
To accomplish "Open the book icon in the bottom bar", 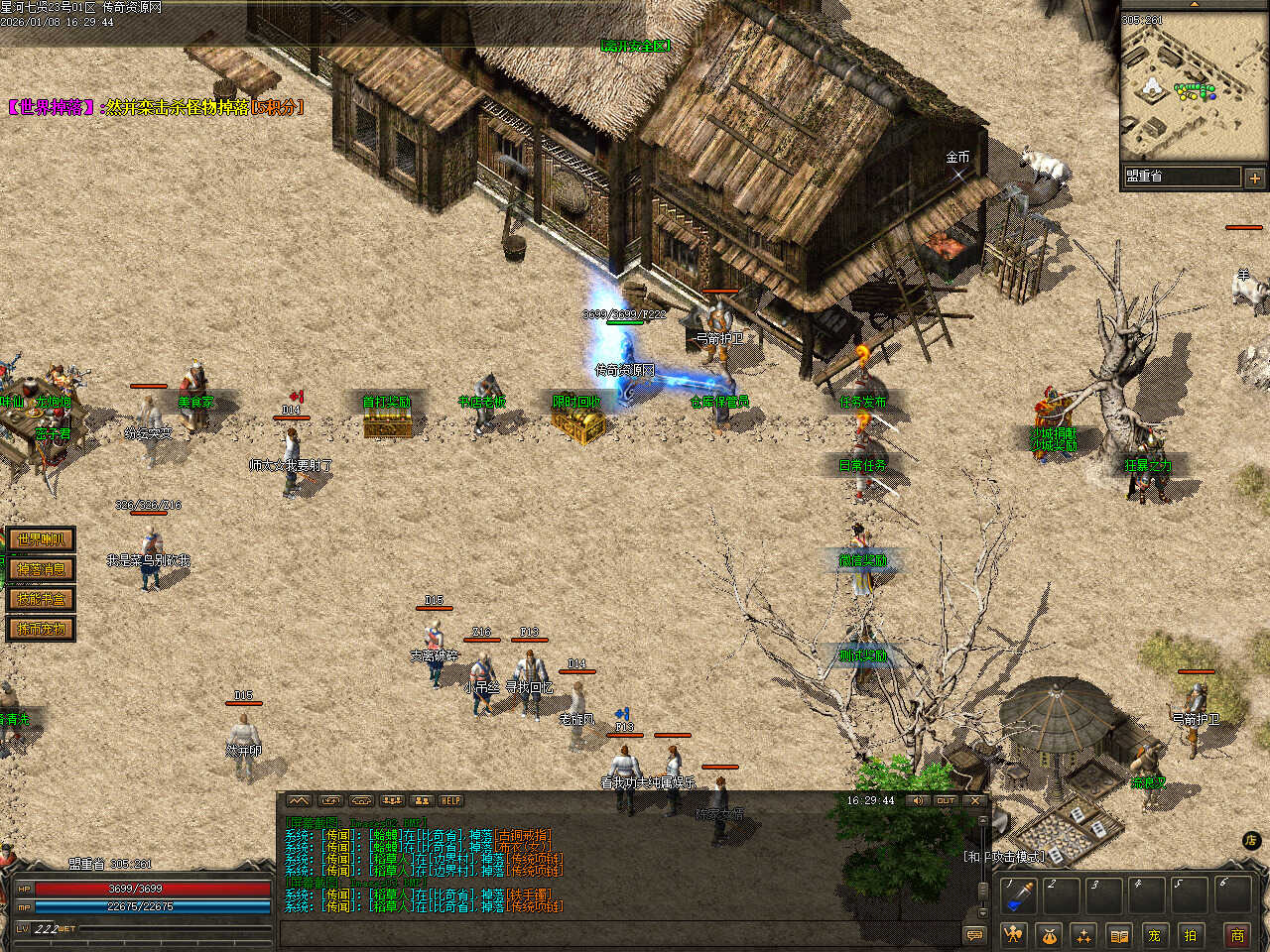I will 1119,935.
